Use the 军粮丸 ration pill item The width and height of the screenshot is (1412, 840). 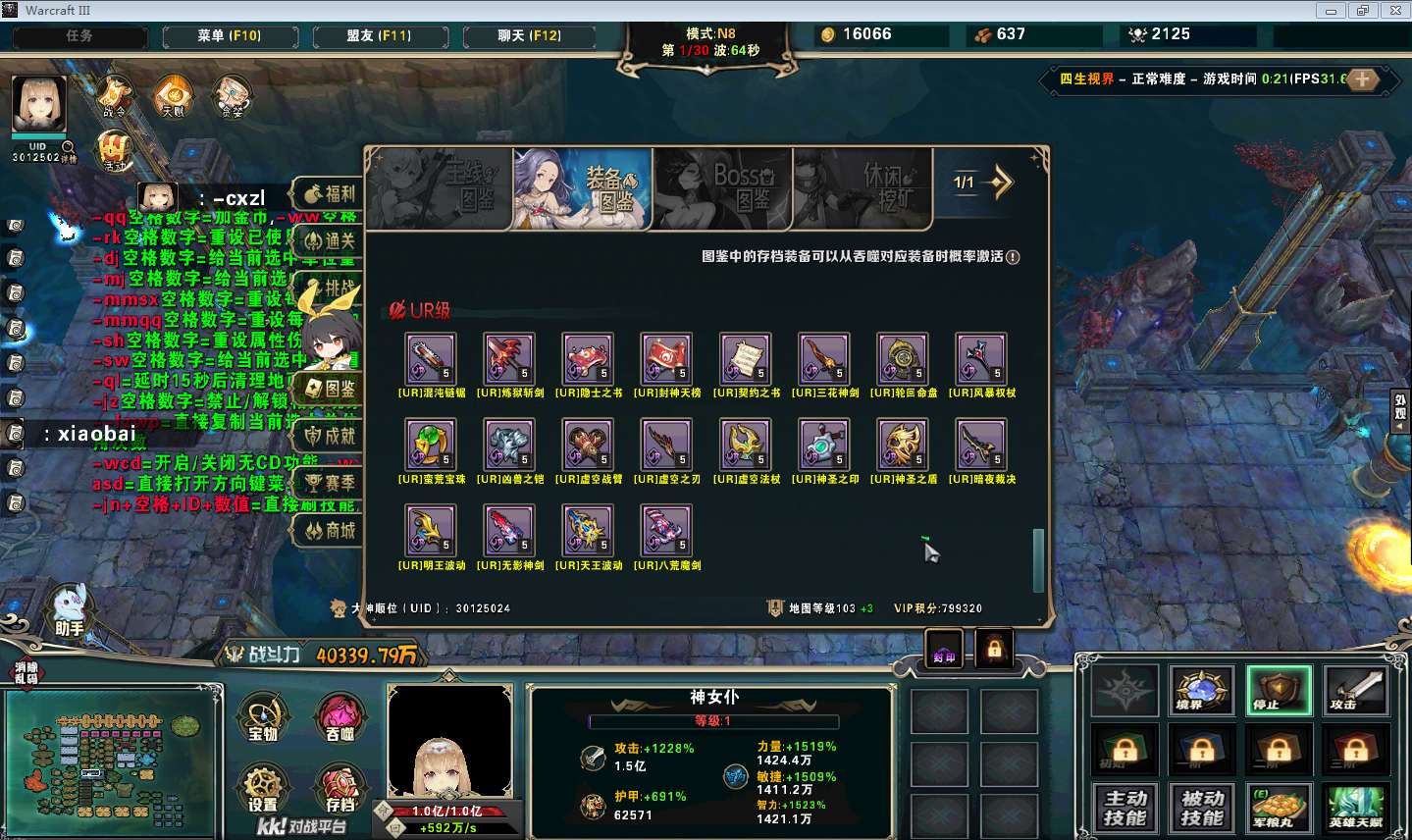(1279, 808)
